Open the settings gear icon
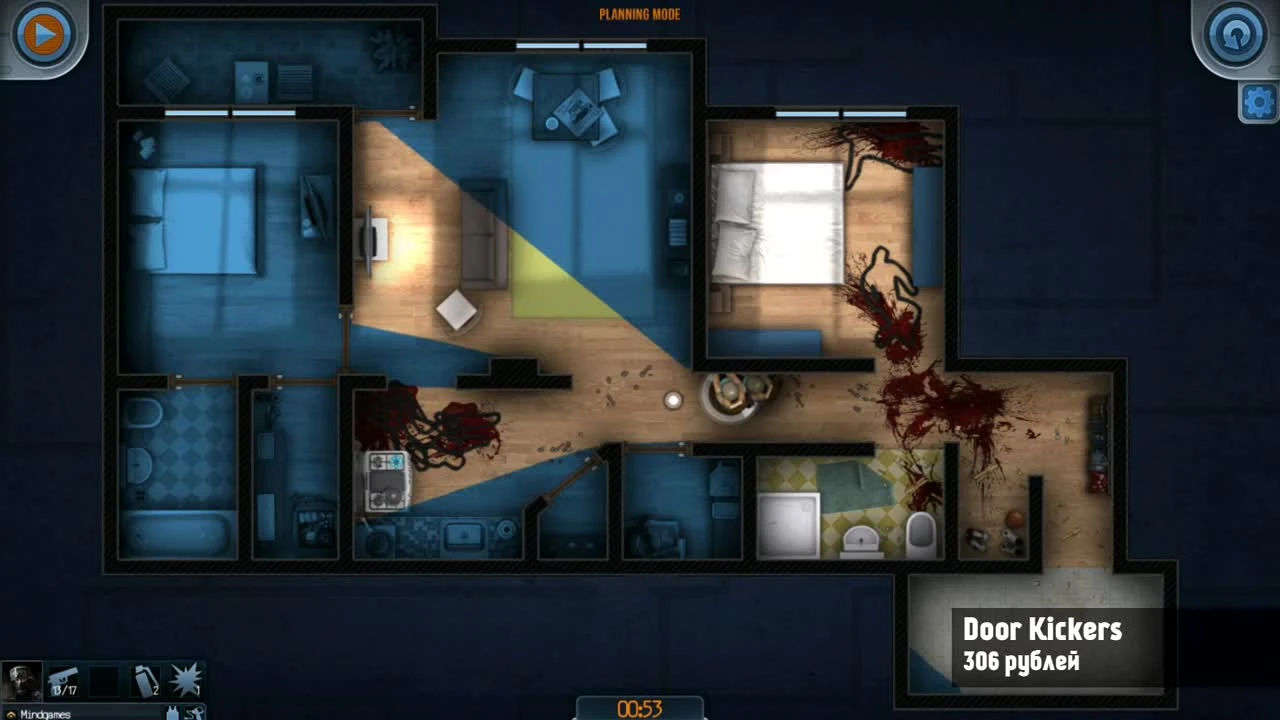1280x720 pixels. tap(1261, 101)
